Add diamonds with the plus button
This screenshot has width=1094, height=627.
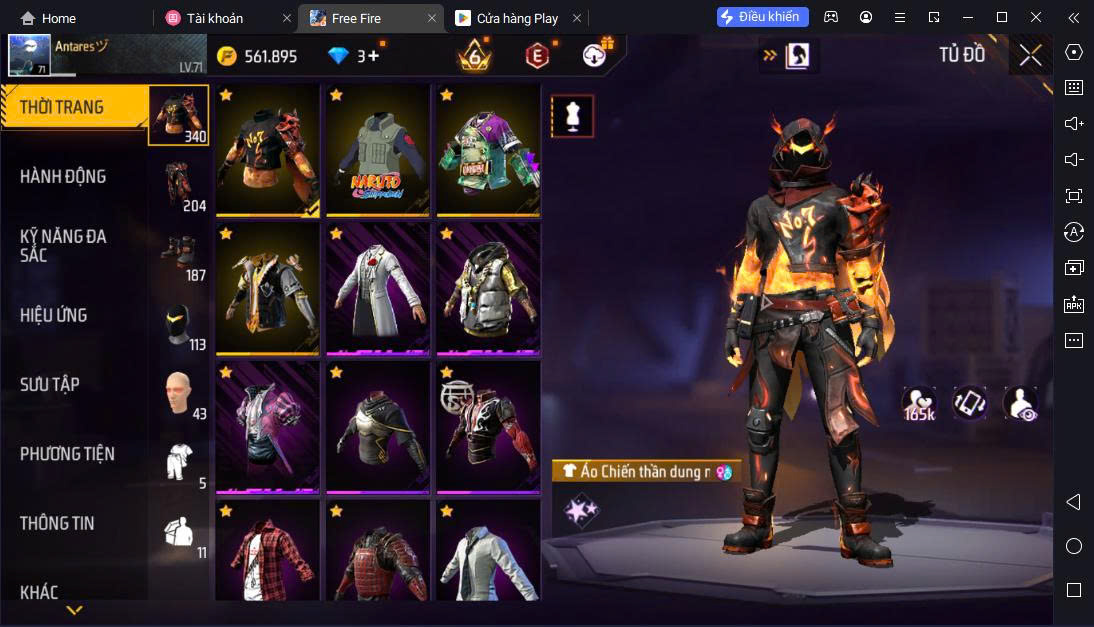[373, 56]
